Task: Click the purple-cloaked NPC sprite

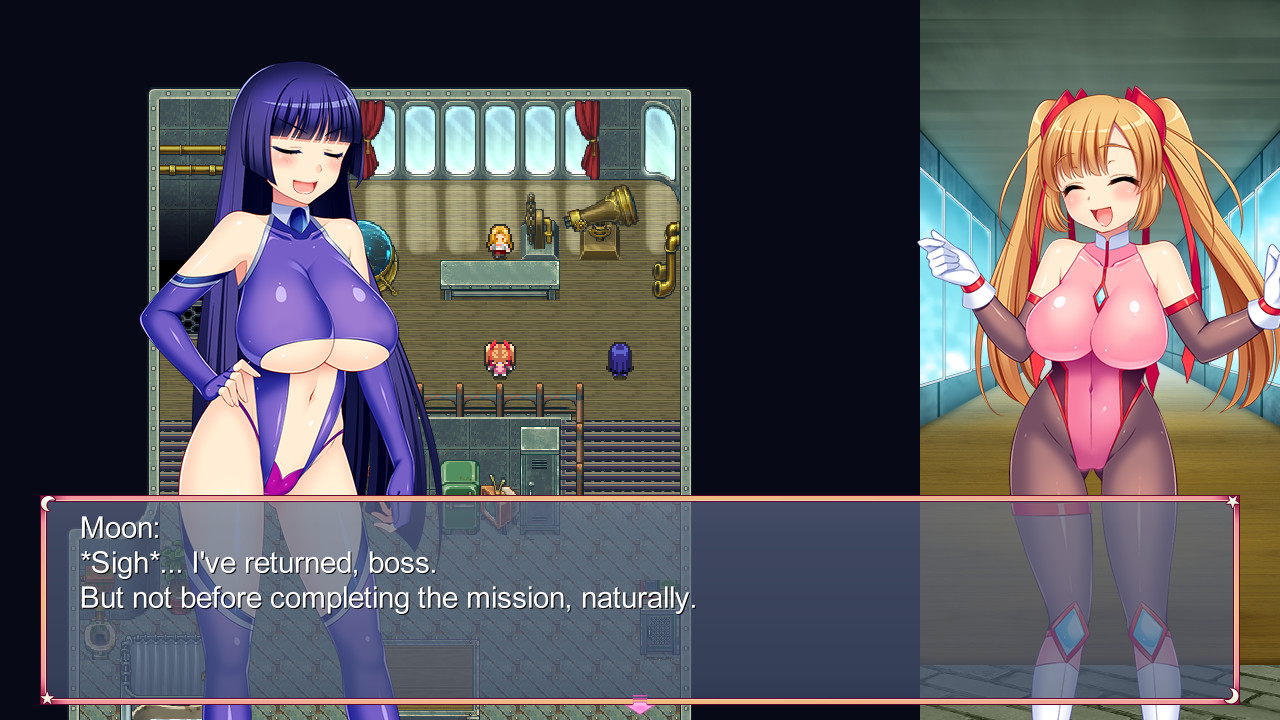Action: (x=619, y=359)
